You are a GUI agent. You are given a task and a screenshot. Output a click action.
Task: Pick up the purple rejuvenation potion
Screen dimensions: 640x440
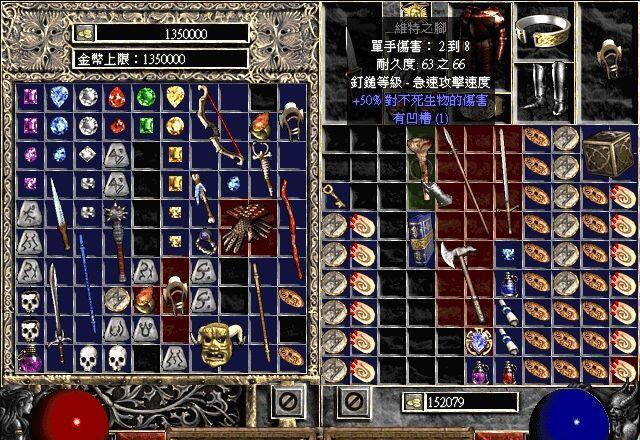(x=30, y=357)
